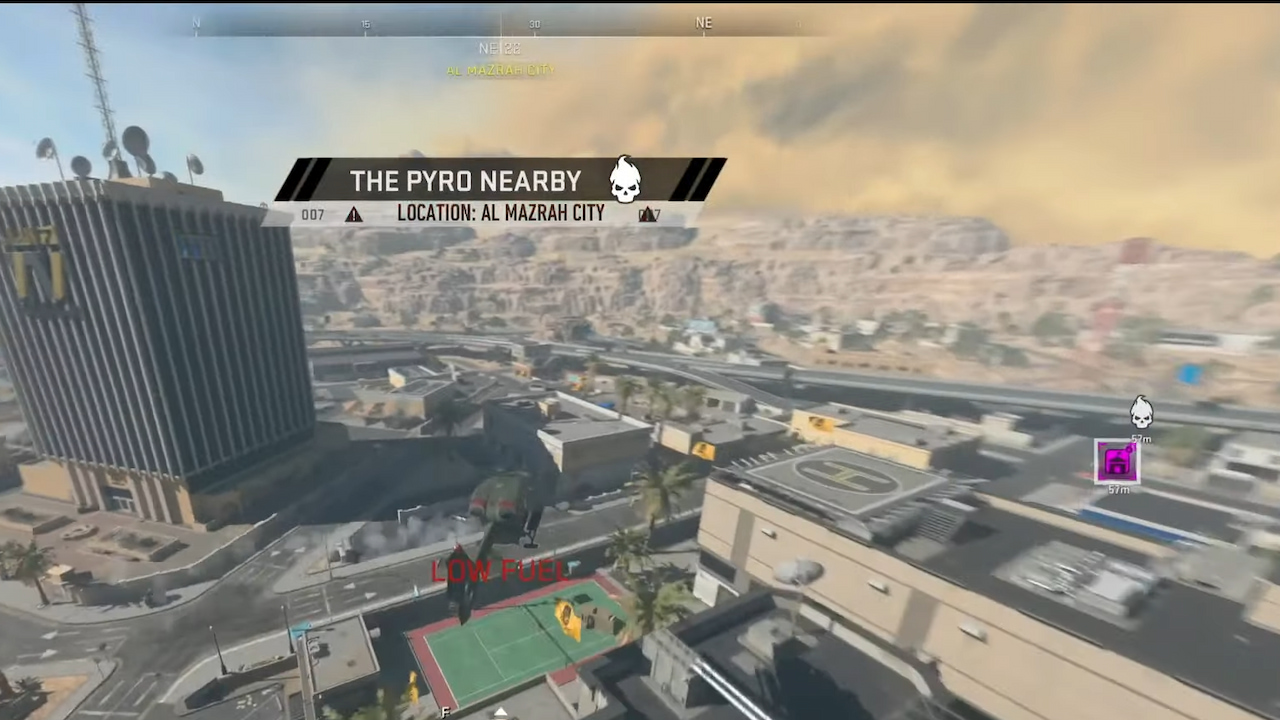Click the THE PYRO NEARBY banner title

point(466,181)
